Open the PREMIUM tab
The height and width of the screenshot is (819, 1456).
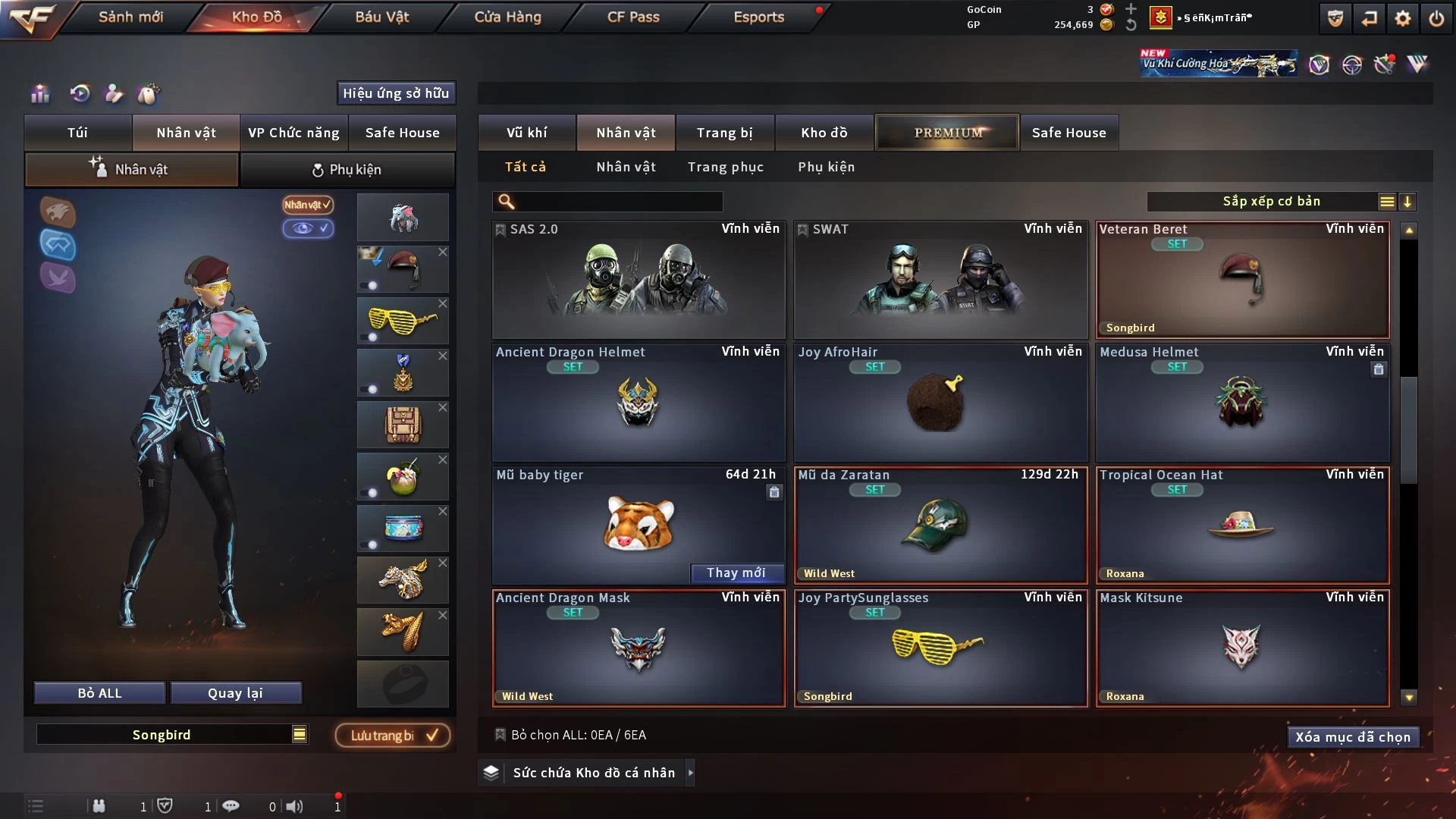[x=947, y=133]
